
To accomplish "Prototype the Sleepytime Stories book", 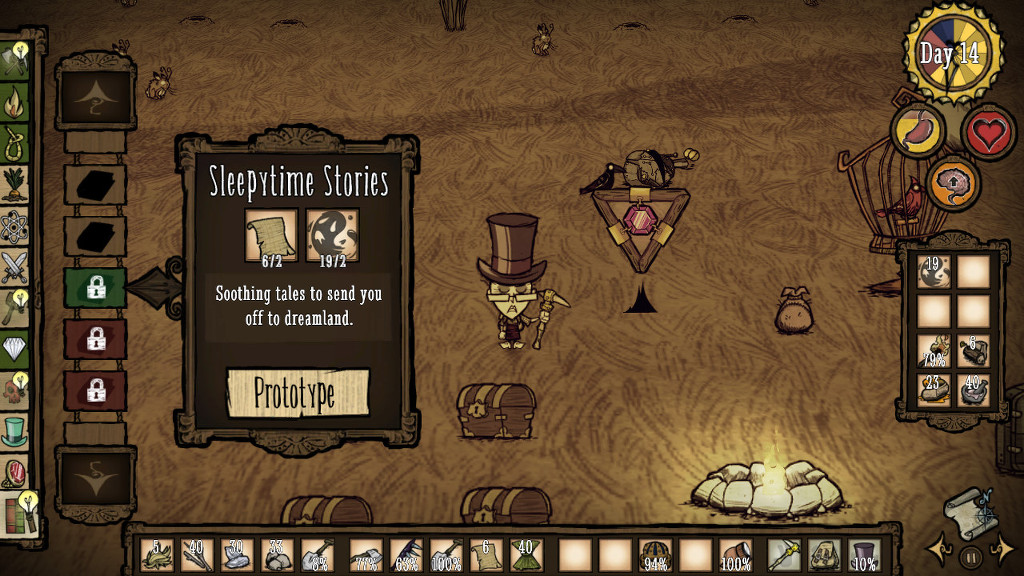I will click(x=297, y=393).
